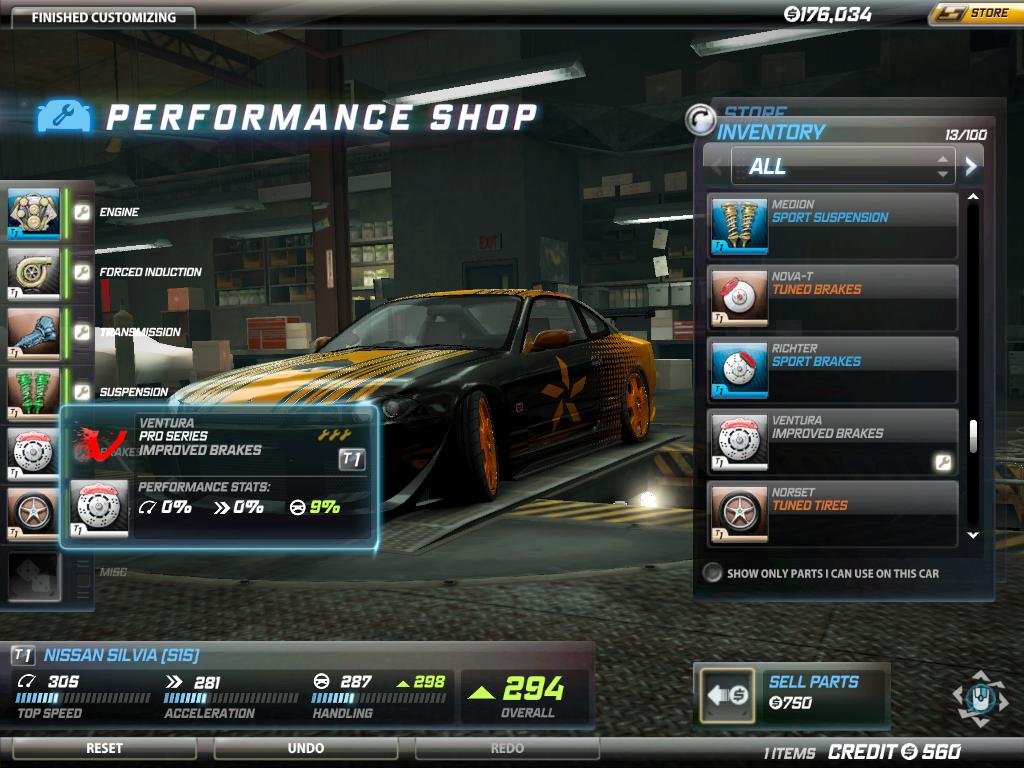Undo the last change

click(305, 748)
